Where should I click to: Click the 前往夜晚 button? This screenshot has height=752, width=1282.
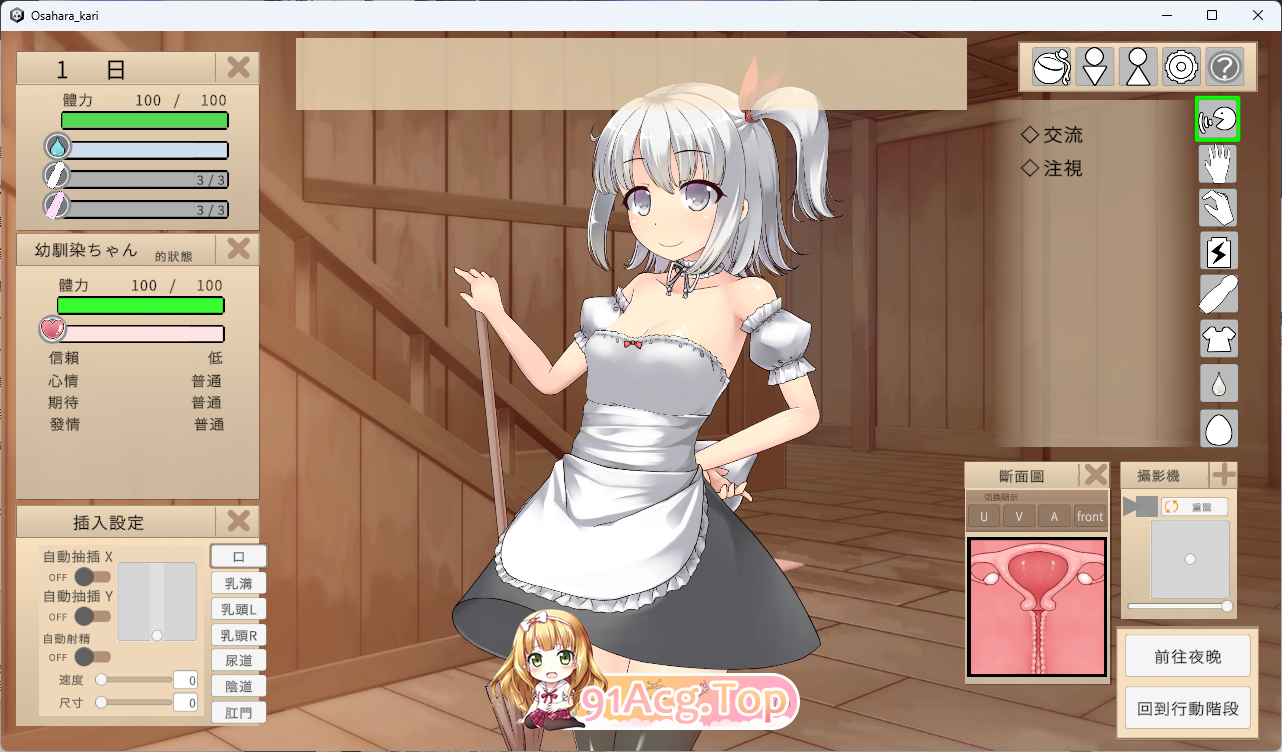1188,655
